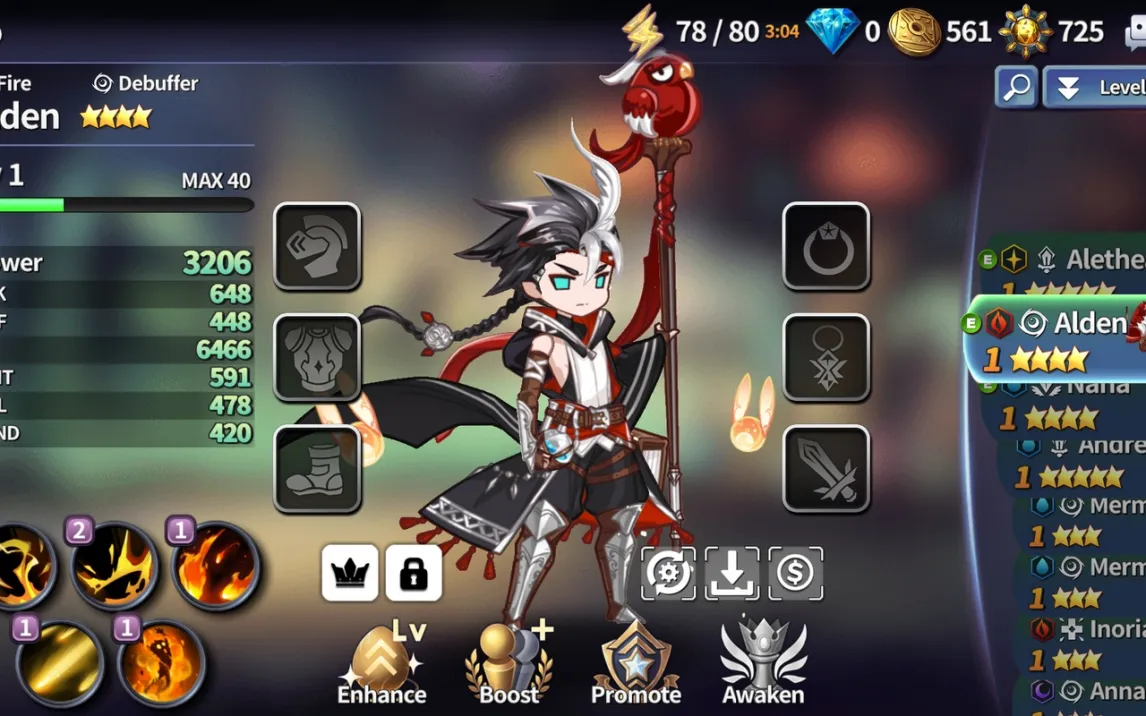The image size is (1146, 716).
Task: Open the Enhance menu
Action: [x=381, y=663]
